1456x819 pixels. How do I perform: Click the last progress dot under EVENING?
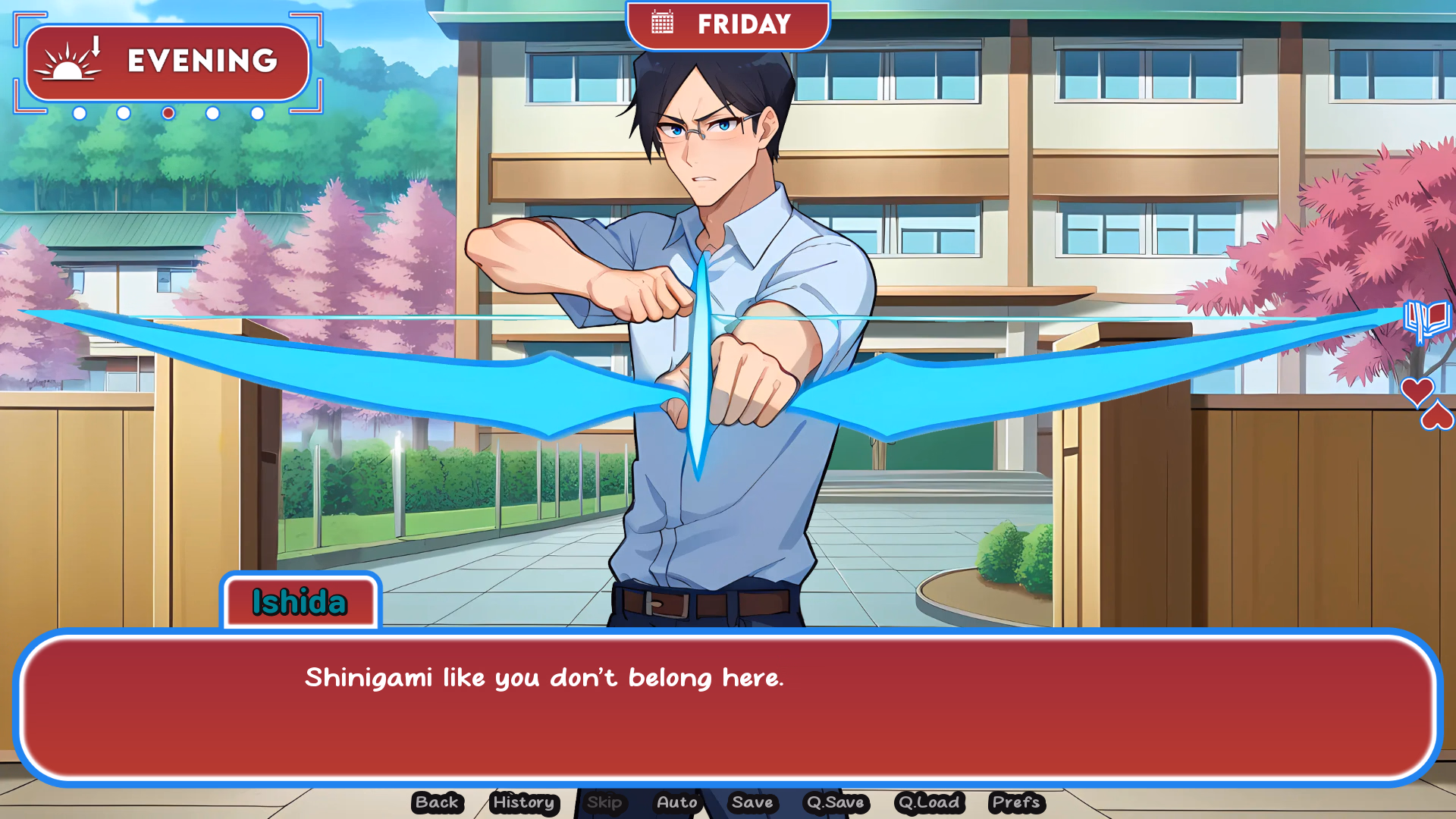tap(257, 115)
